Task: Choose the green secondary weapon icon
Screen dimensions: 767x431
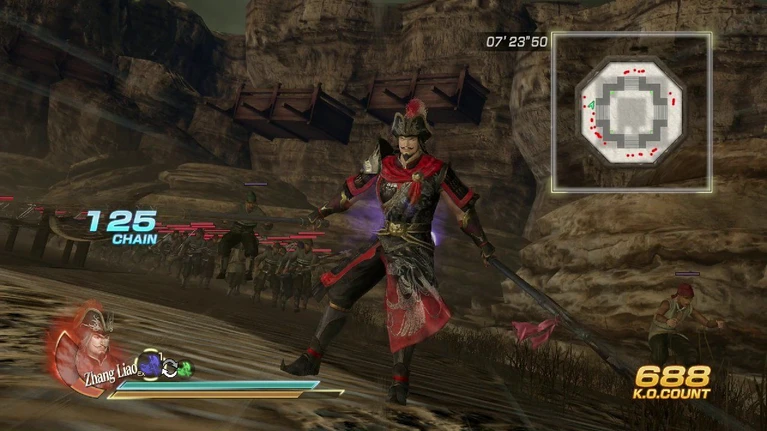Action: pos(184,369)
